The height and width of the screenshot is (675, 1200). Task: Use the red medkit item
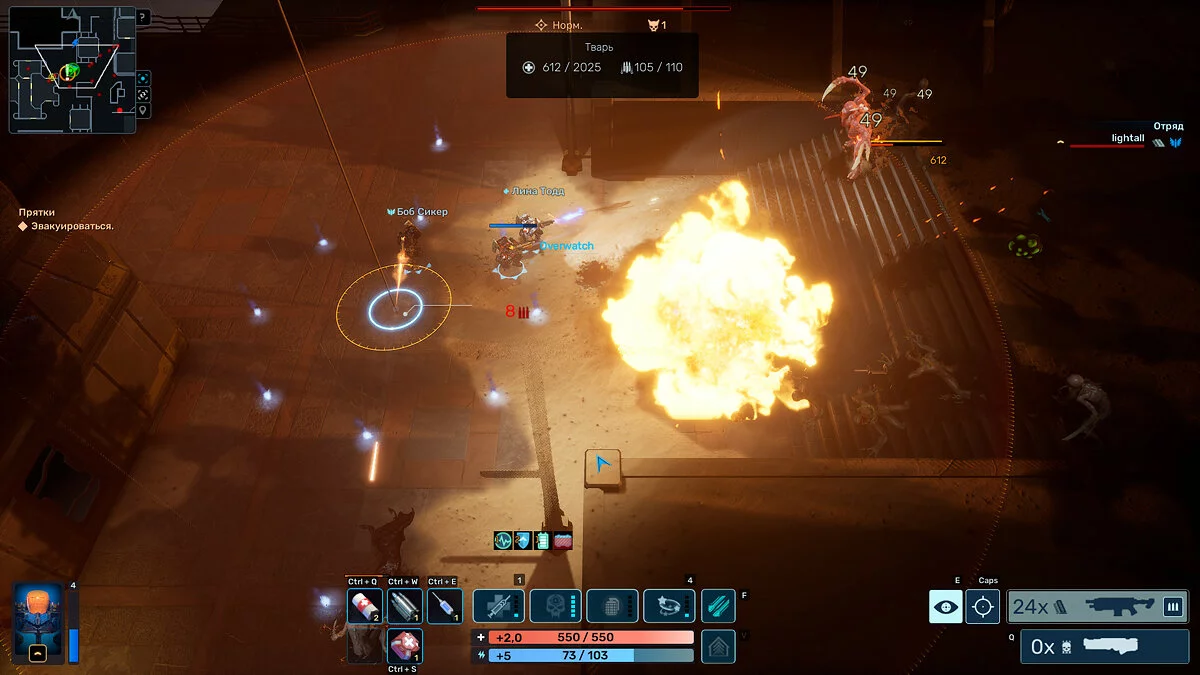point(404,646)
